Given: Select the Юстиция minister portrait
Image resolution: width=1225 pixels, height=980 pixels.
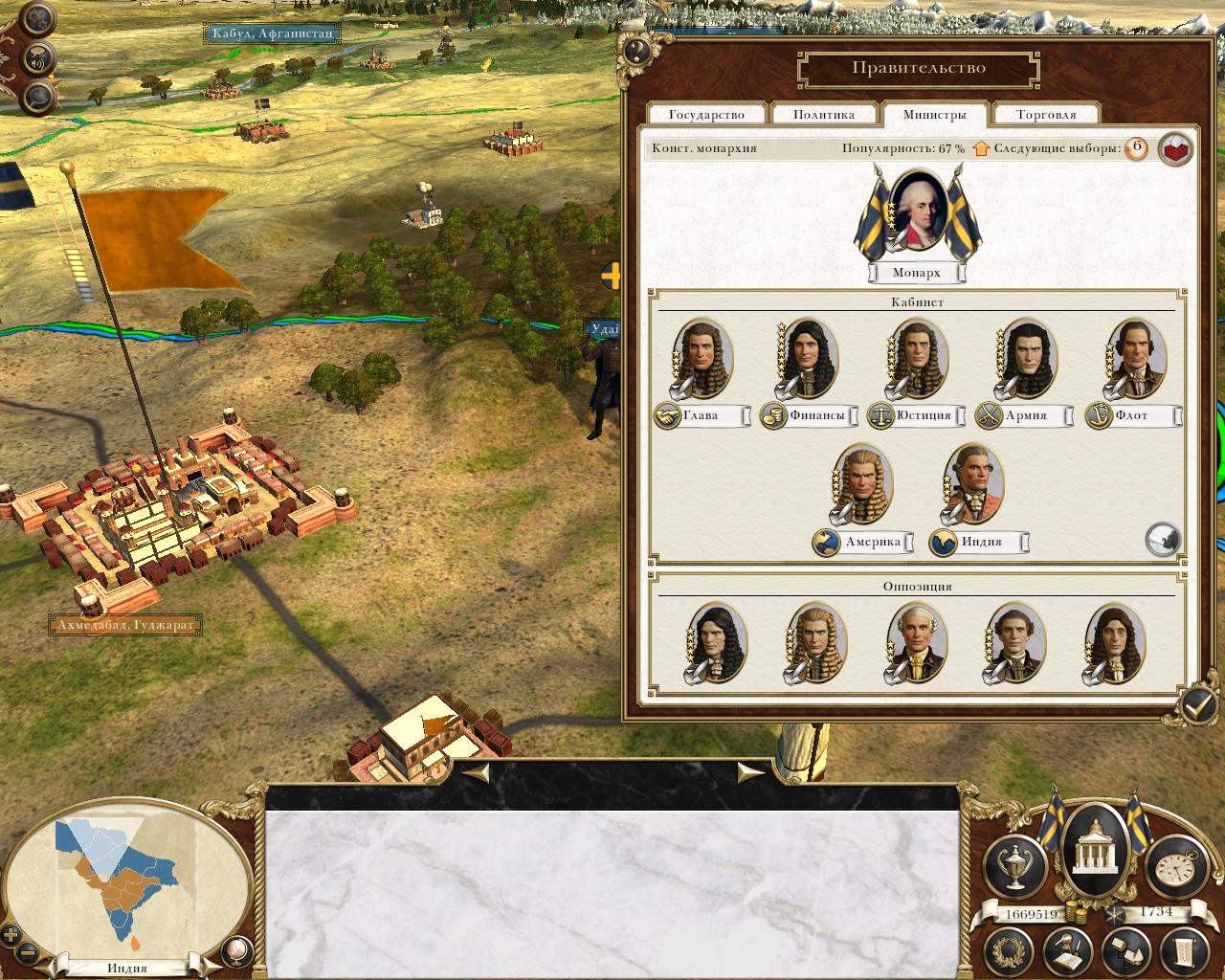Looking at the screenshot, I should click(x=917, y=360).
